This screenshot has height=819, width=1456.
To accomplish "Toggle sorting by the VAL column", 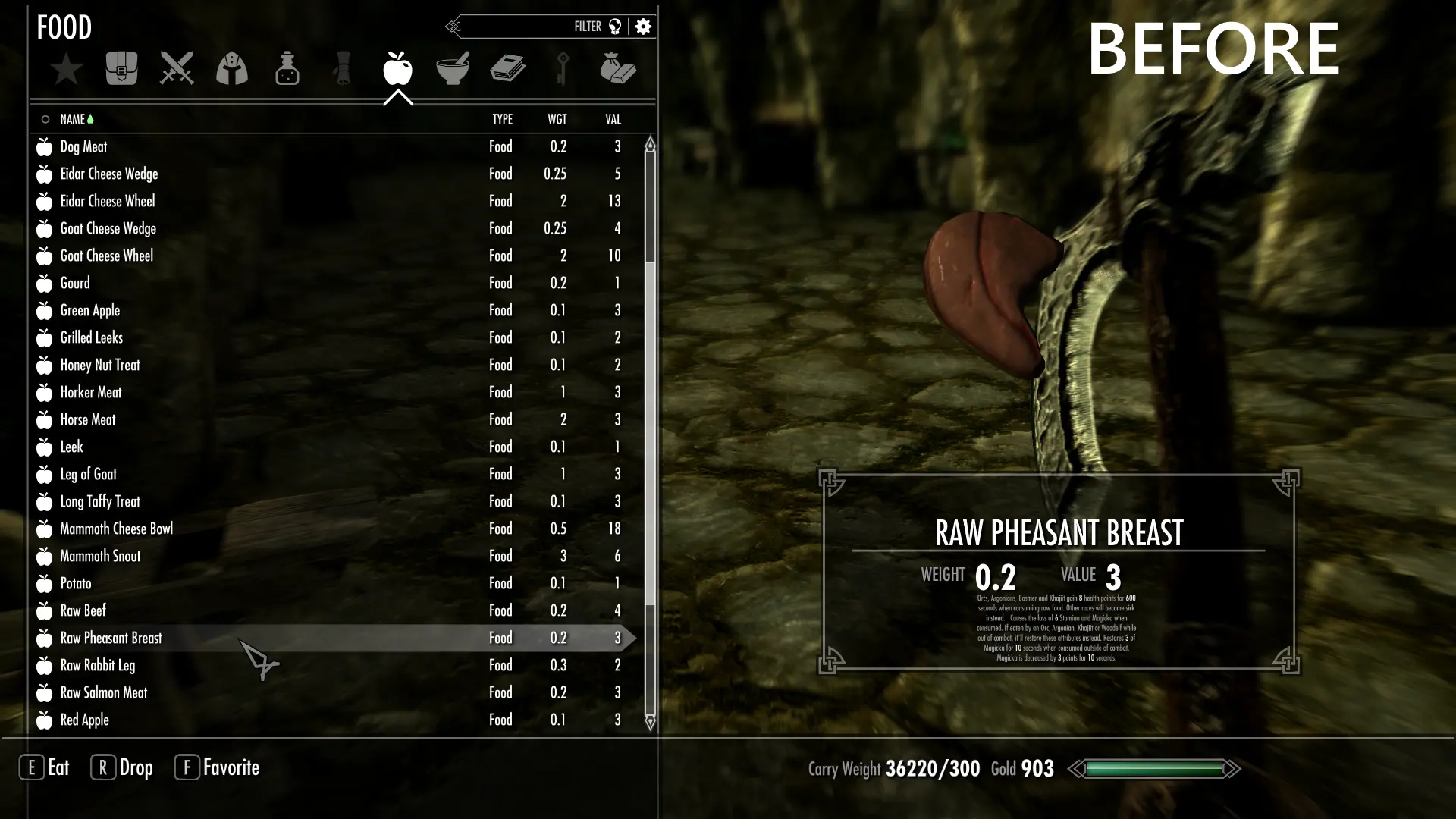I will click(612, 119).
